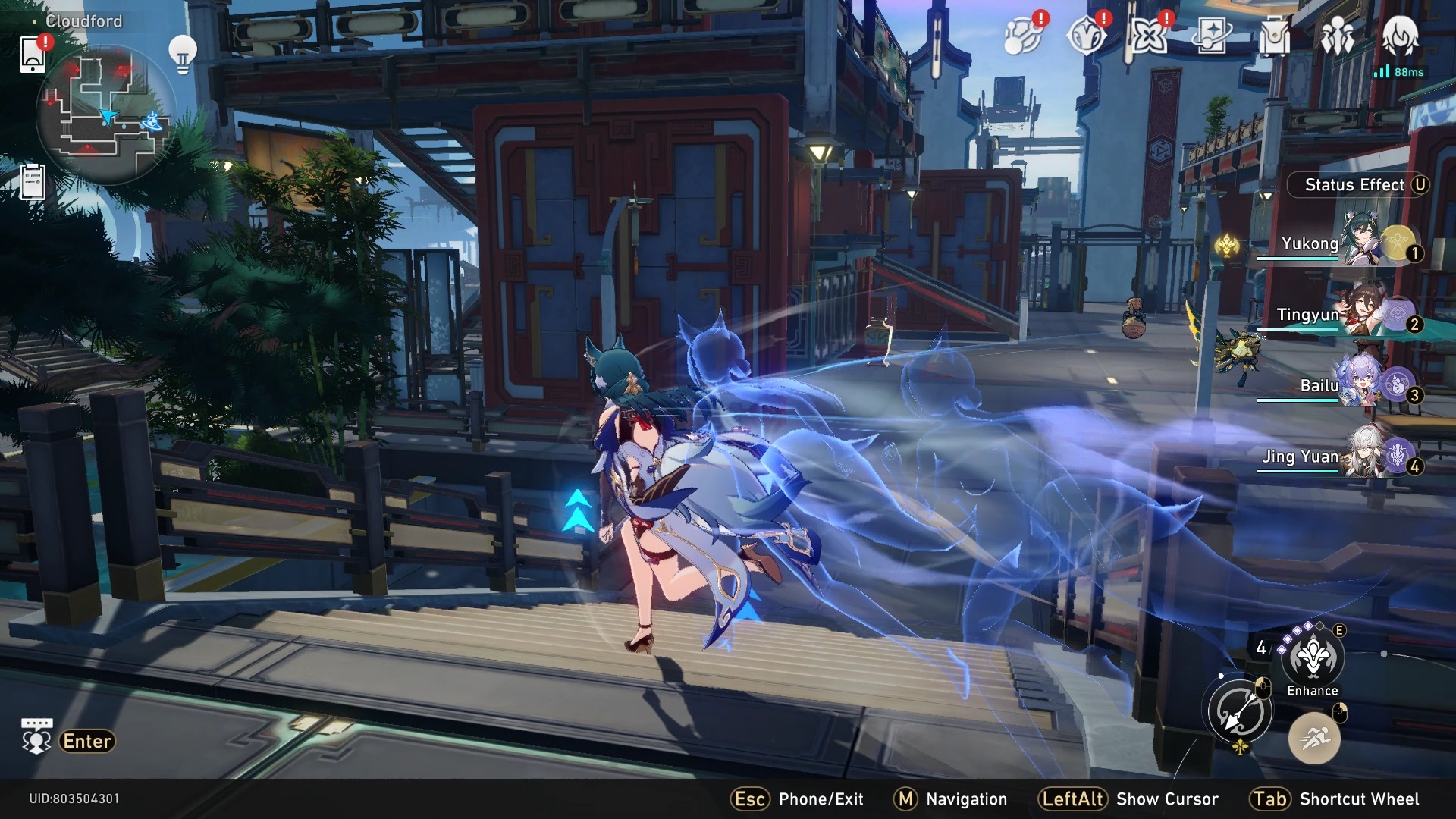Viewport: 1456px width, 819px height.
Task: Open the character portrait menu
Action: pos(1400,35)
